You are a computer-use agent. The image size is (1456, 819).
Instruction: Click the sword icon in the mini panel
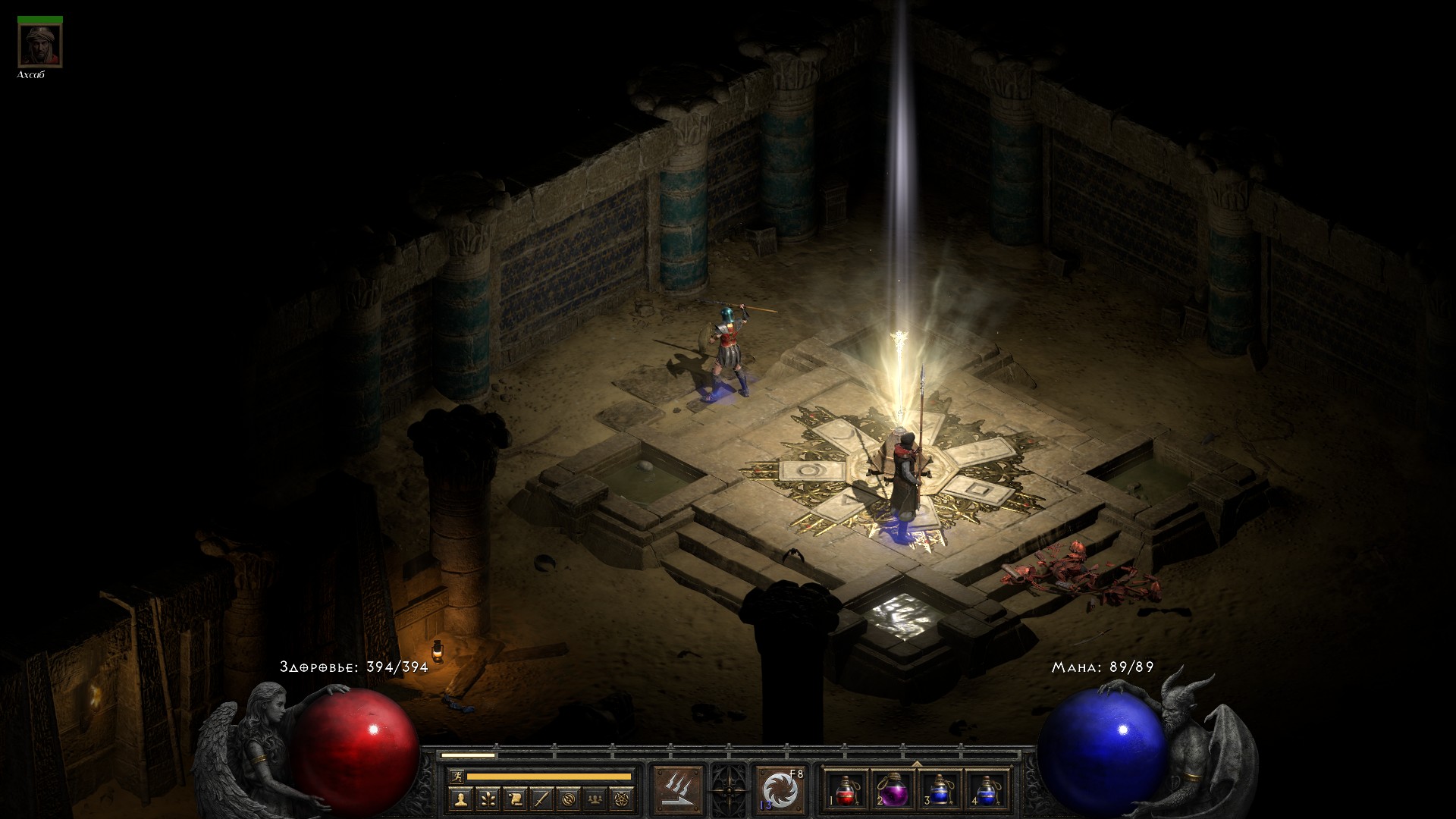coord(541,799)
